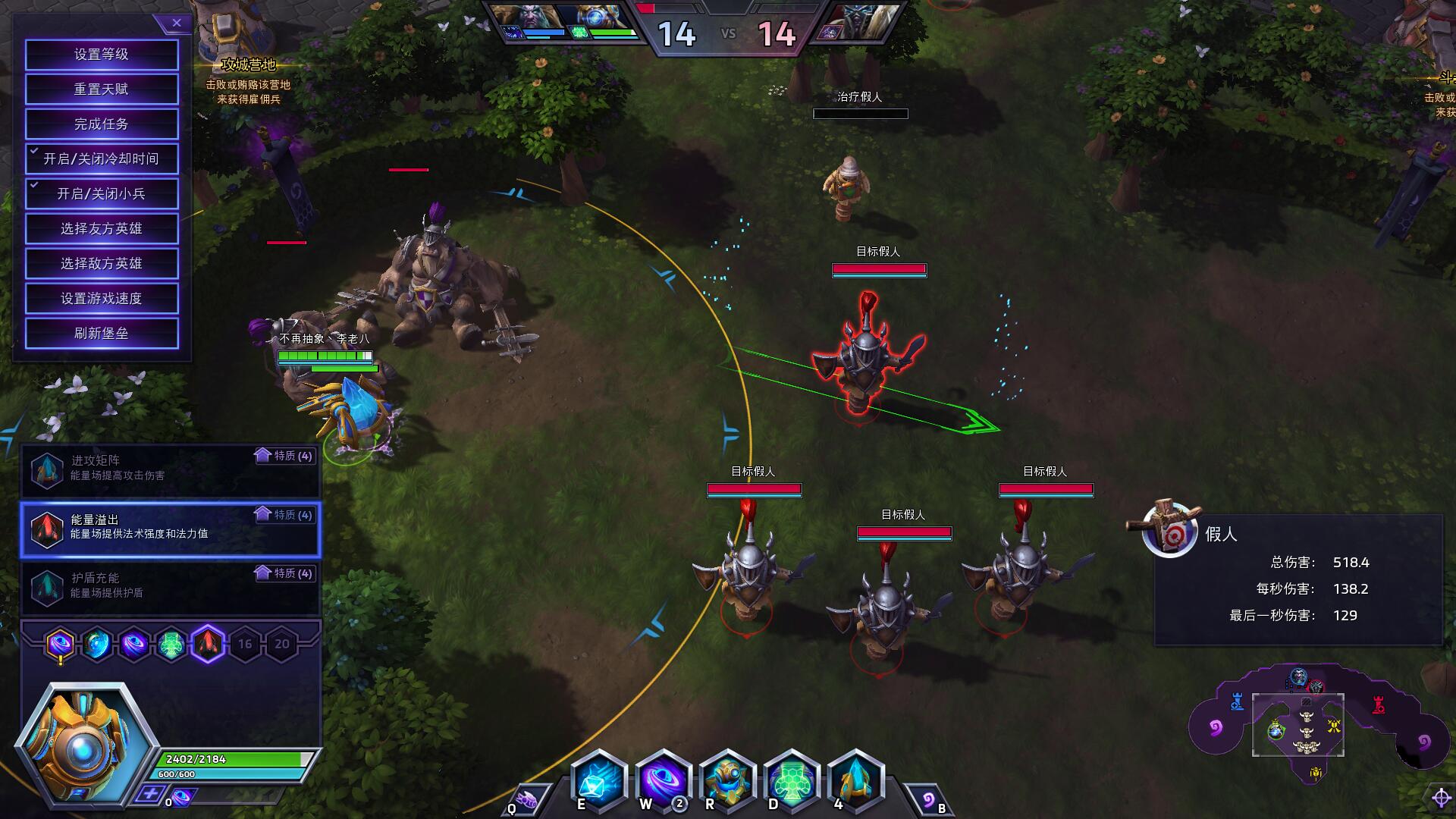Open 选择敌方英雄 to pick an enemy hero

[x=102, y=264]
